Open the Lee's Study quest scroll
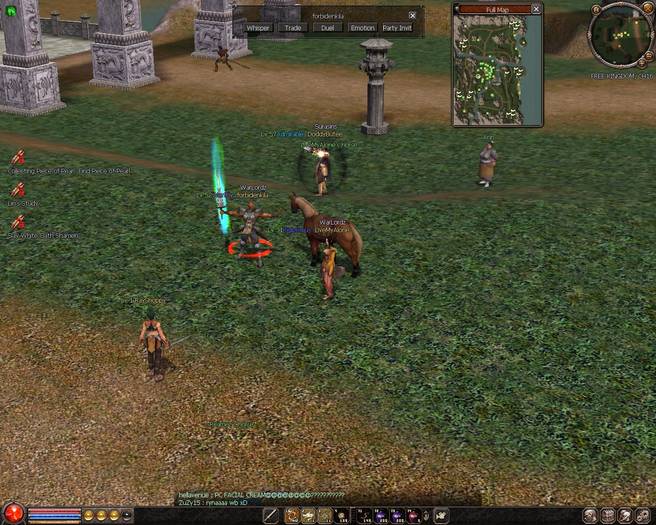 18,190
